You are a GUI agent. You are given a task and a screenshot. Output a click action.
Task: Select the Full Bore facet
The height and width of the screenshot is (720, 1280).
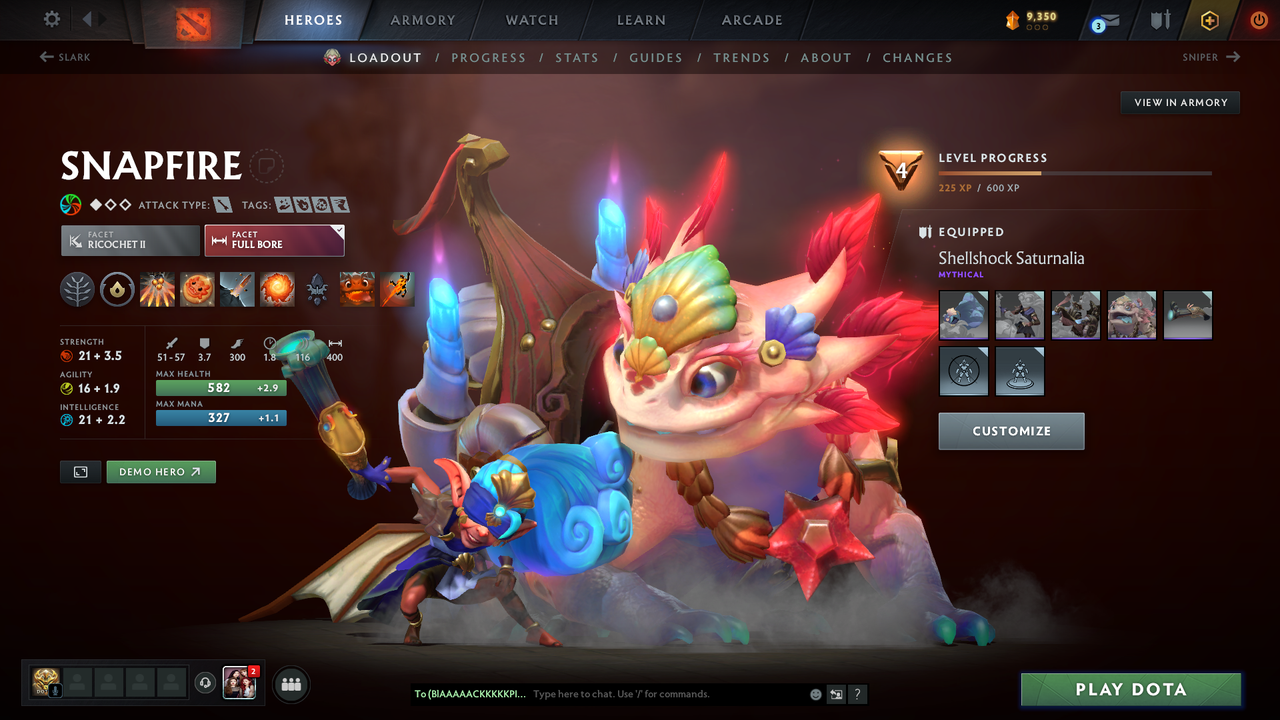coord(274,240)
